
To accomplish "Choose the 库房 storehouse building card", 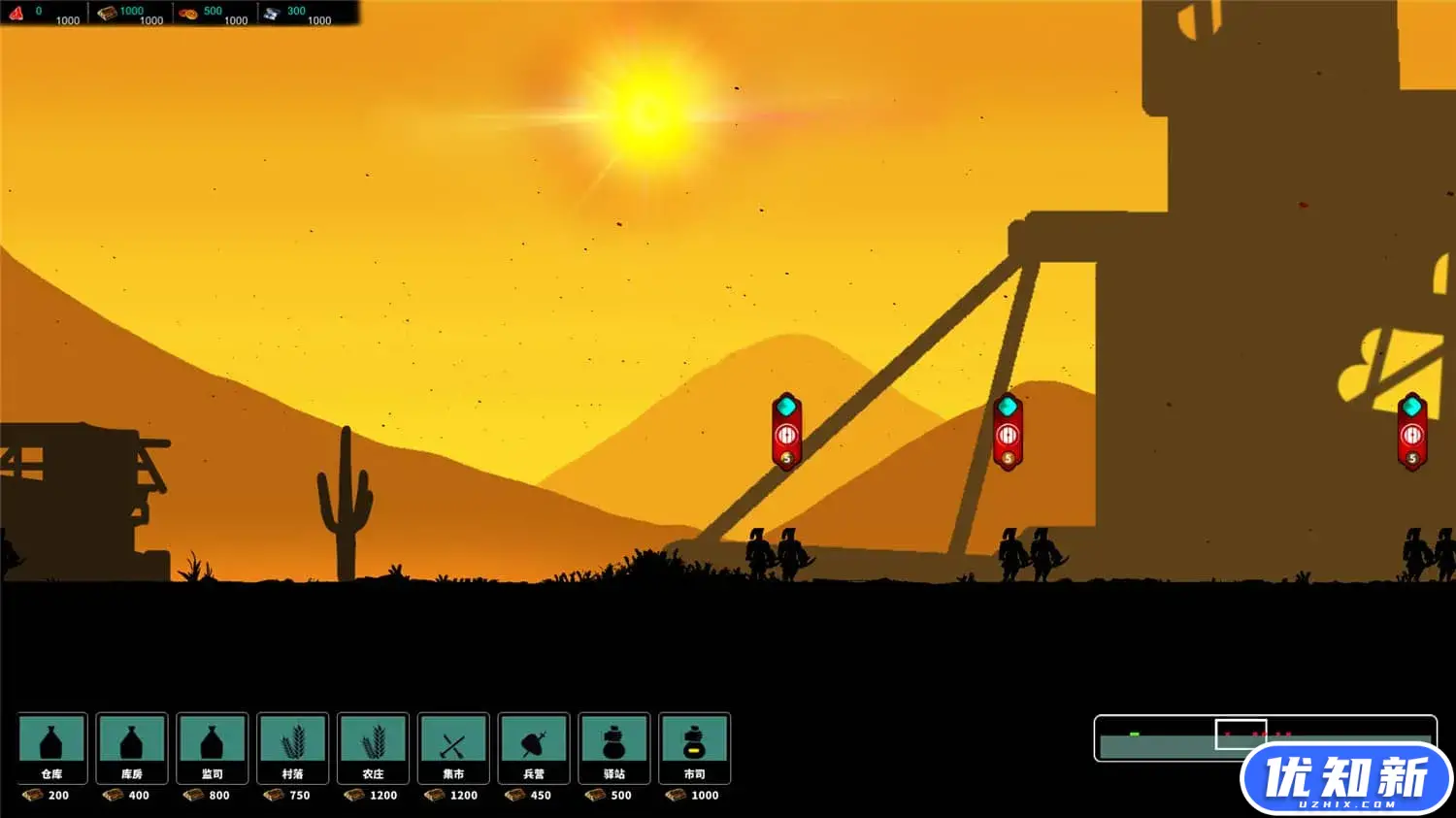I will point(132,747).
